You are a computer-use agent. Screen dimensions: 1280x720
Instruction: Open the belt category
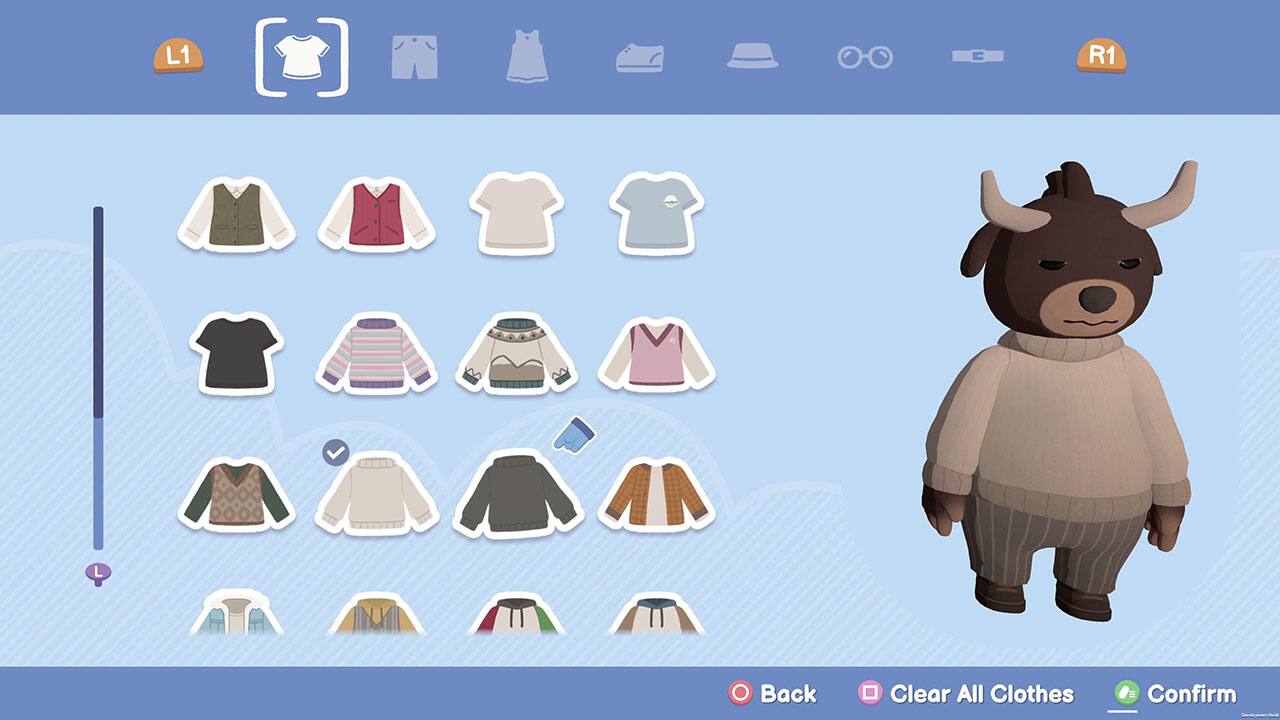tap(977, 57)
